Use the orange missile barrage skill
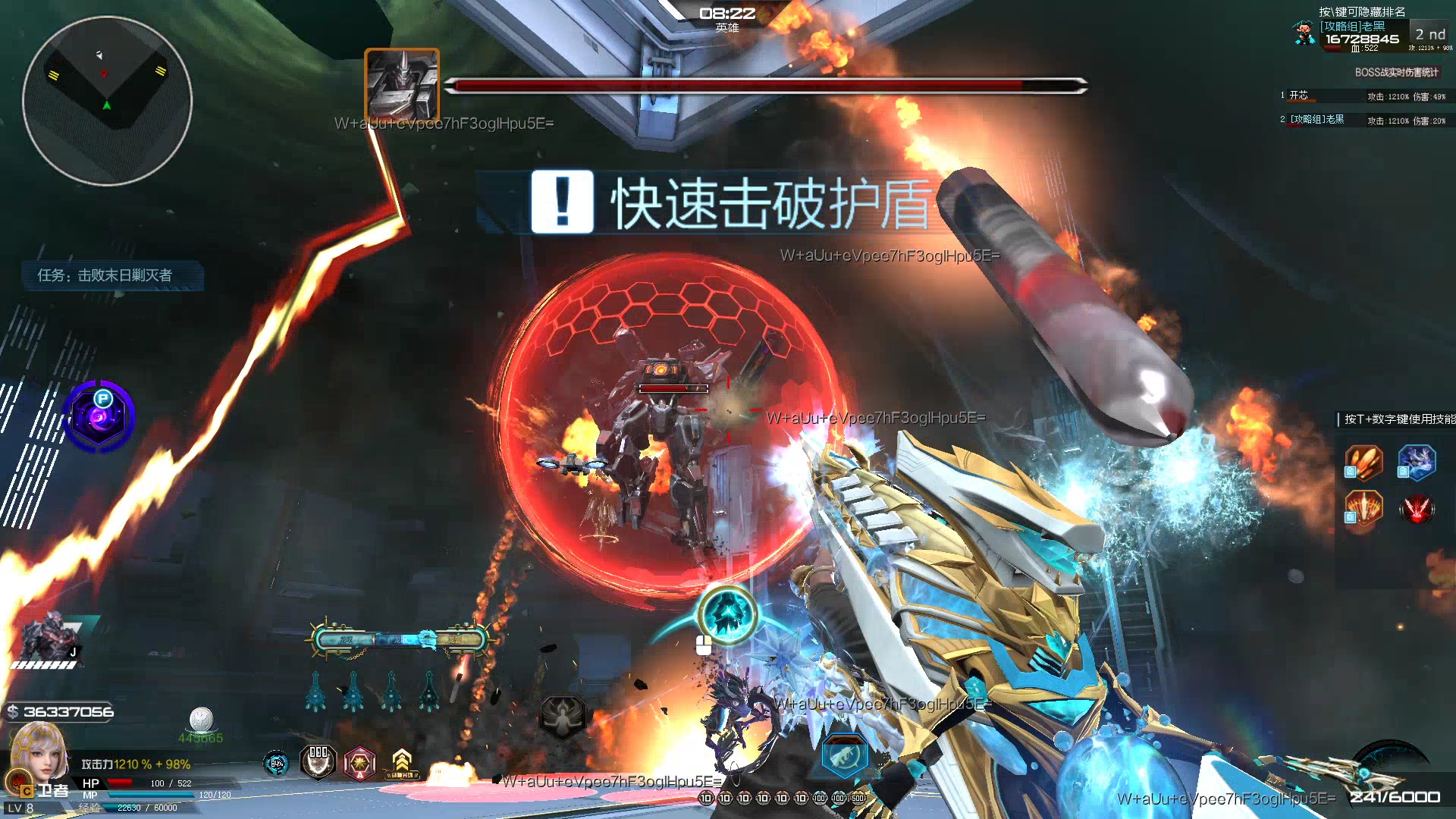 coord(1363,463)
